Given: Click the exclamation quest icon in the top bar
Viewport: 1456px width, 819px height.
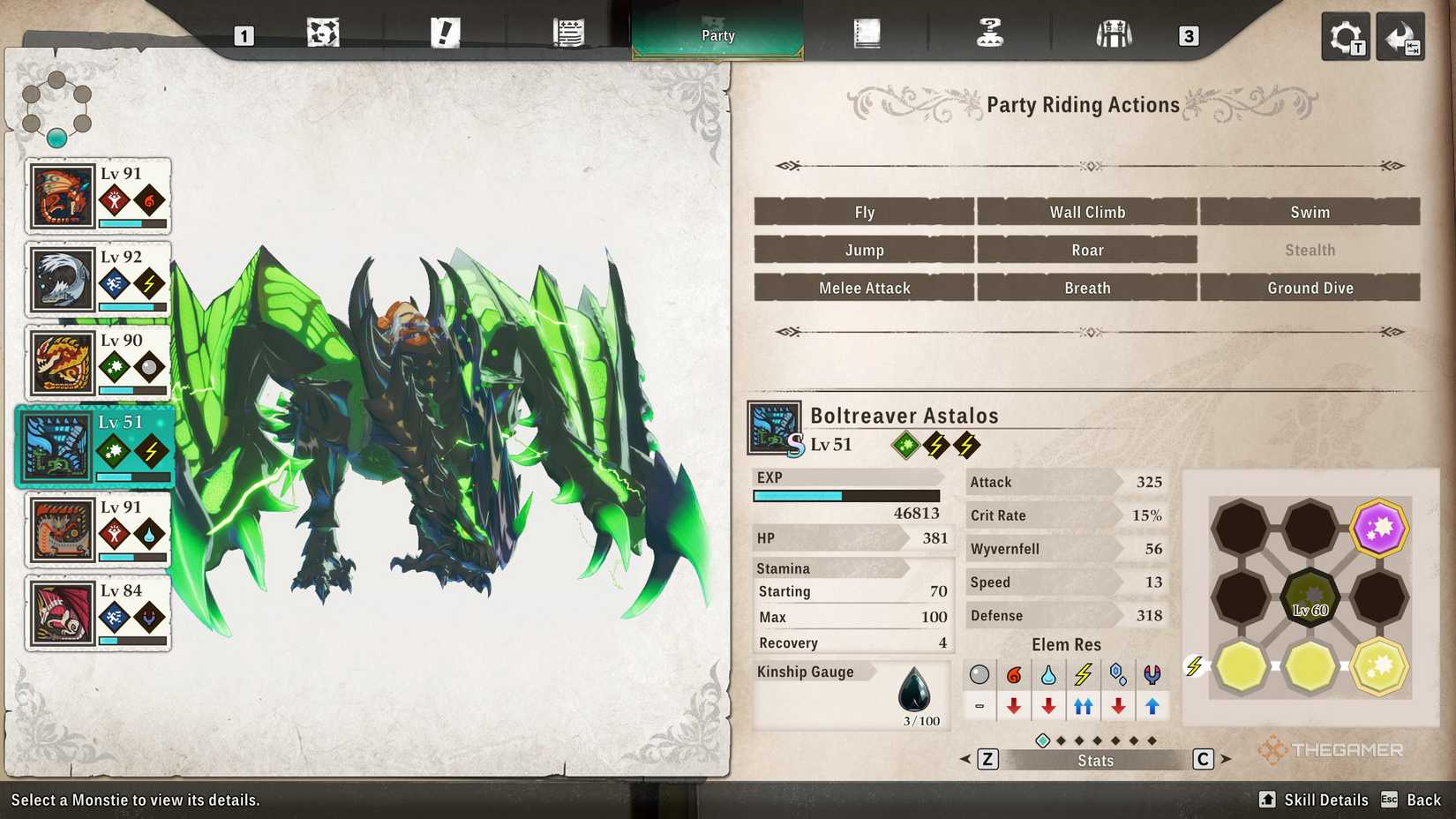Looking at the screenshot, I should coord(447,34).
